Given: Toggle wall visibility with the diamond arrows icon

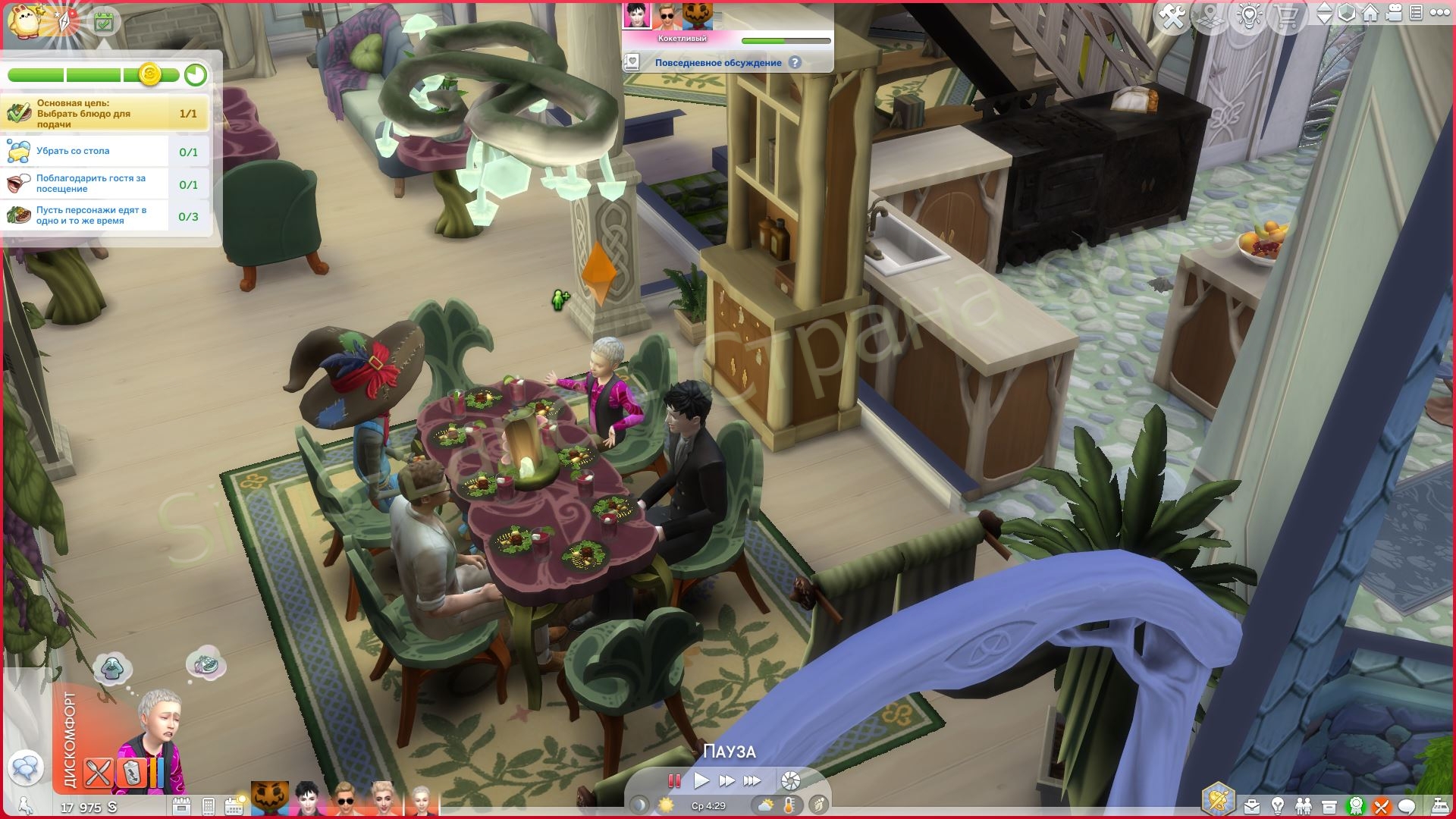Looking at the screenshot, I should click(x=1326, y=13).
